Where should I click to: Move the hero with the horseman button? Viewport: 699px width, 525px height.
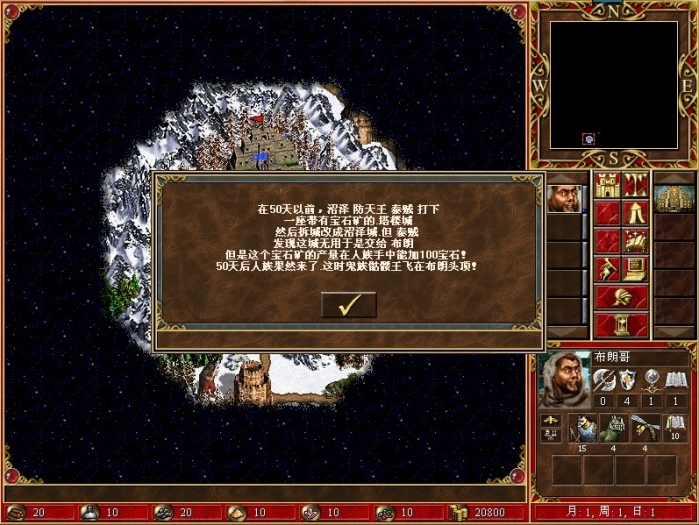tap(607, 269)
